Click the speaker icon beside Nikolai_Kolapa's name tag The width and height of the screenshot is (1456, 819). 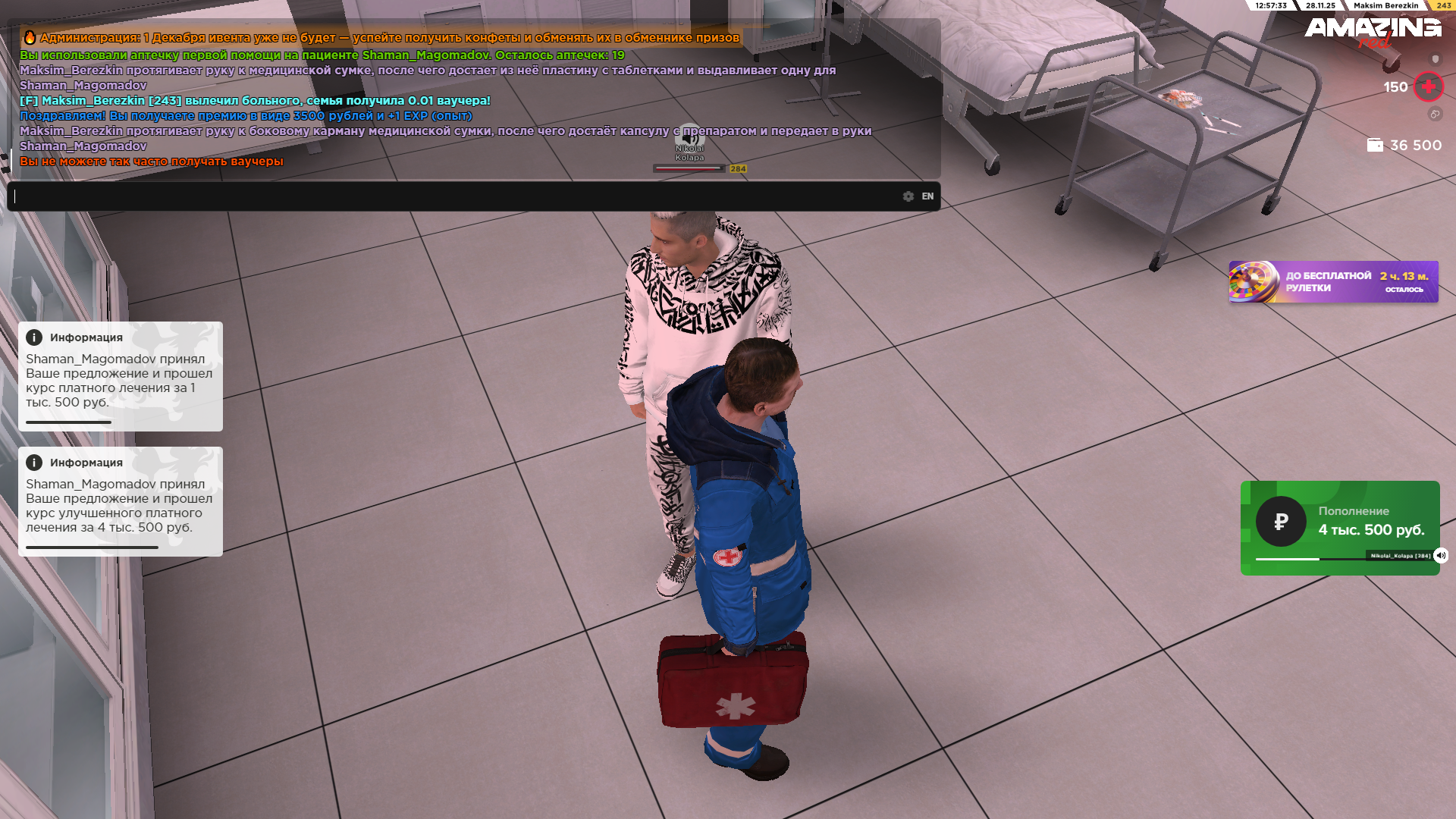1441,556
